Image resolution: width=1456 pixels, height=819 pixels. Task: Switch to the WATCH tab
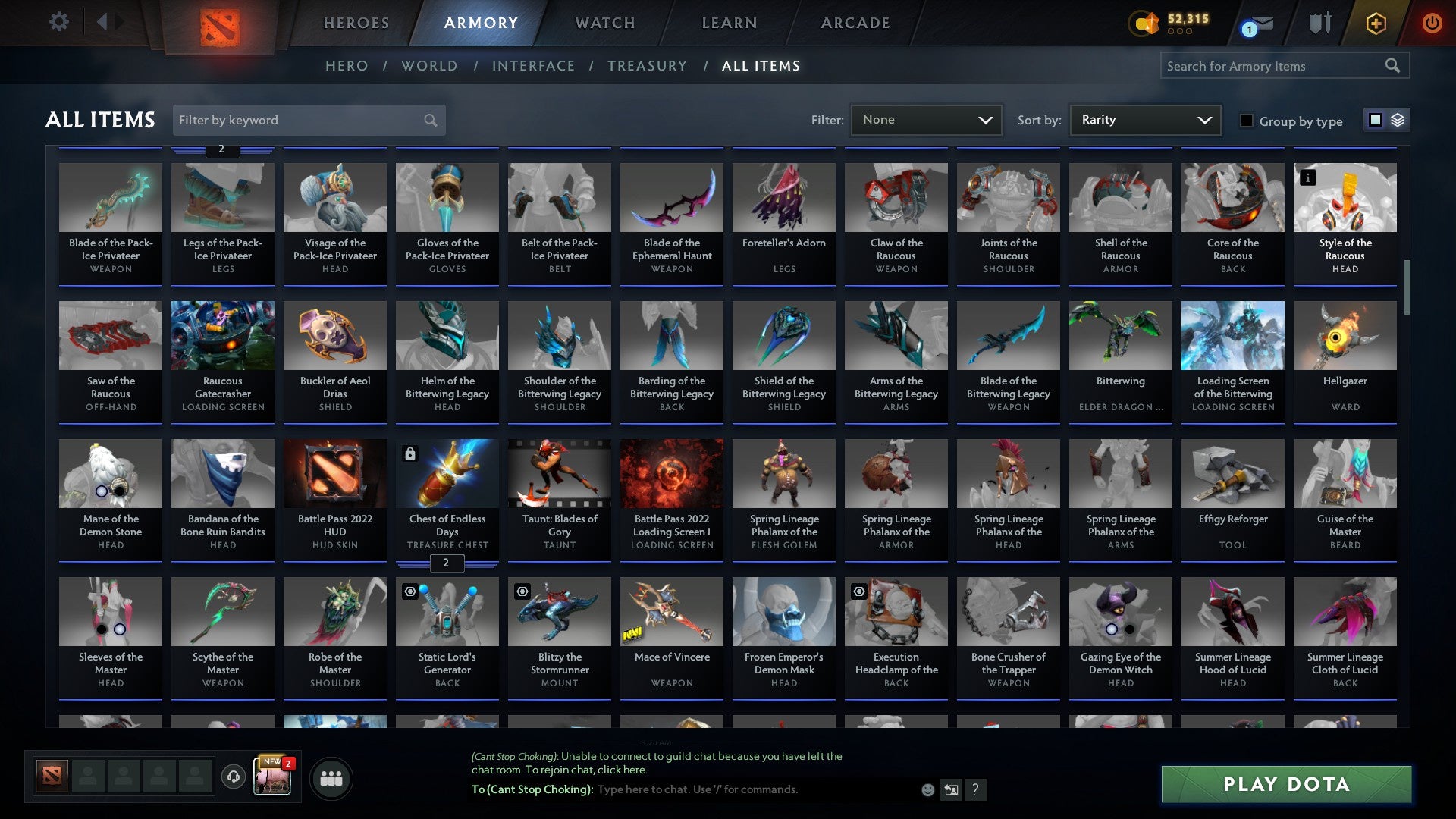point(604,23)
